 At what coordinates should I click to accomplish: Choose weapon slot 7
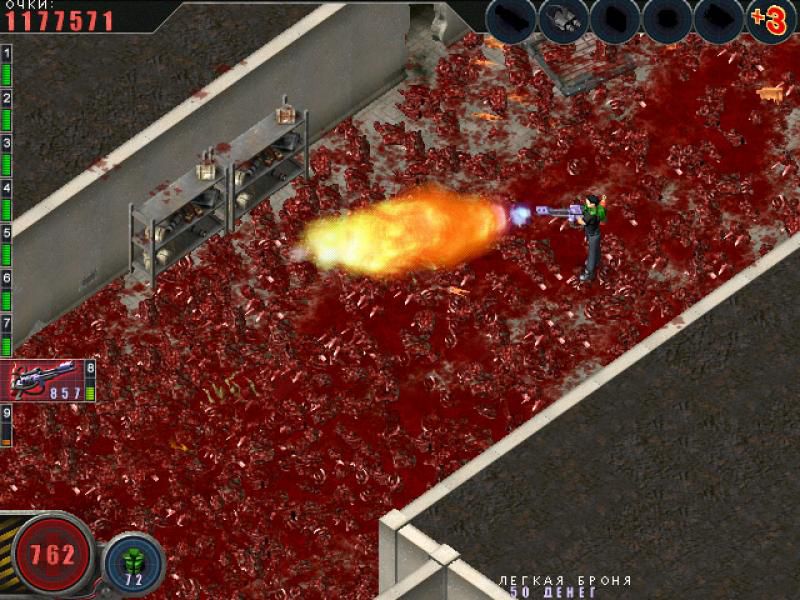[6, 335]
